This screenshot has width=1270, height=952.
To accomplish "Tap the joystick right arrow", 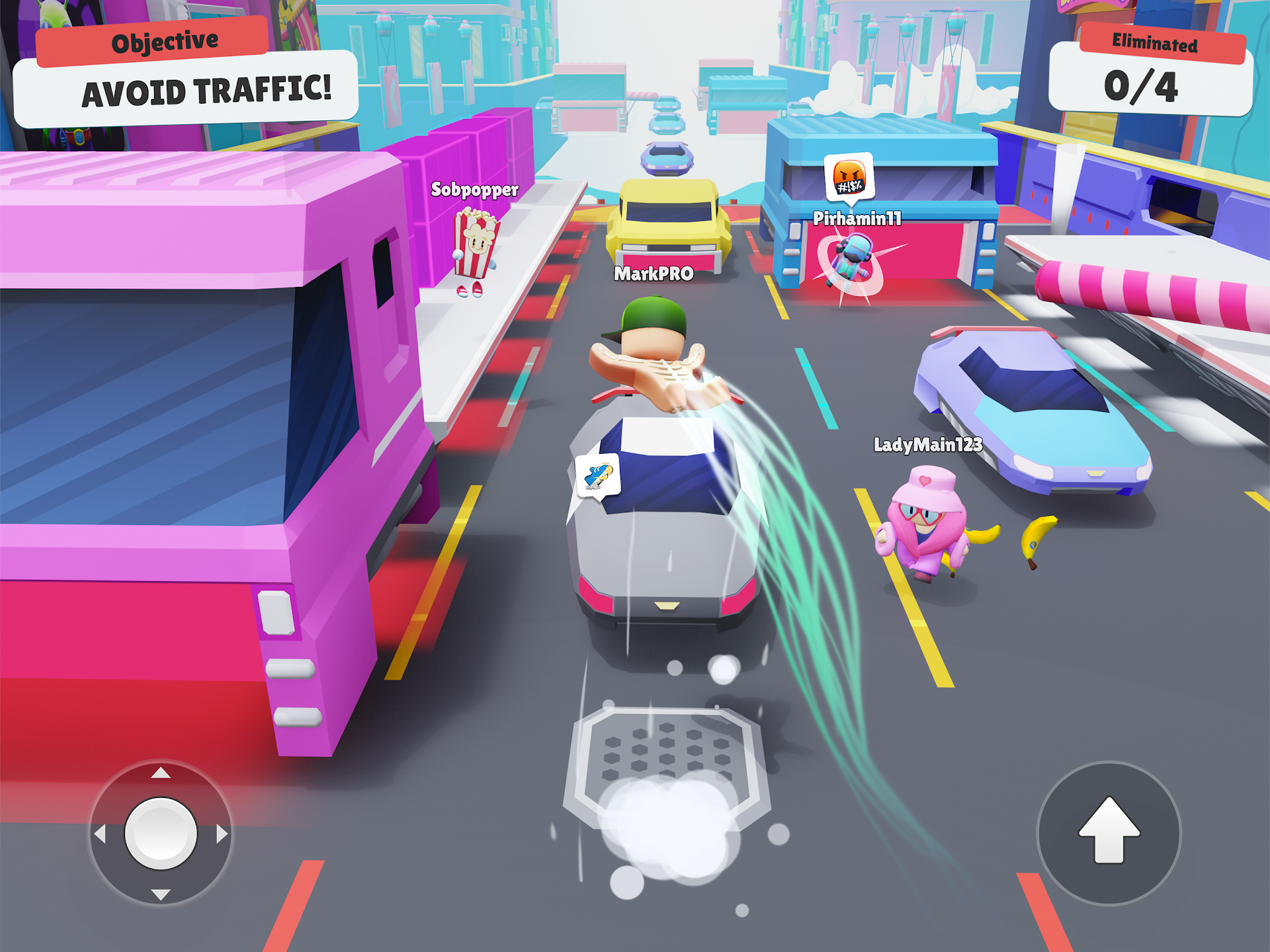I will pyautogui.click(x=220, y=833).
